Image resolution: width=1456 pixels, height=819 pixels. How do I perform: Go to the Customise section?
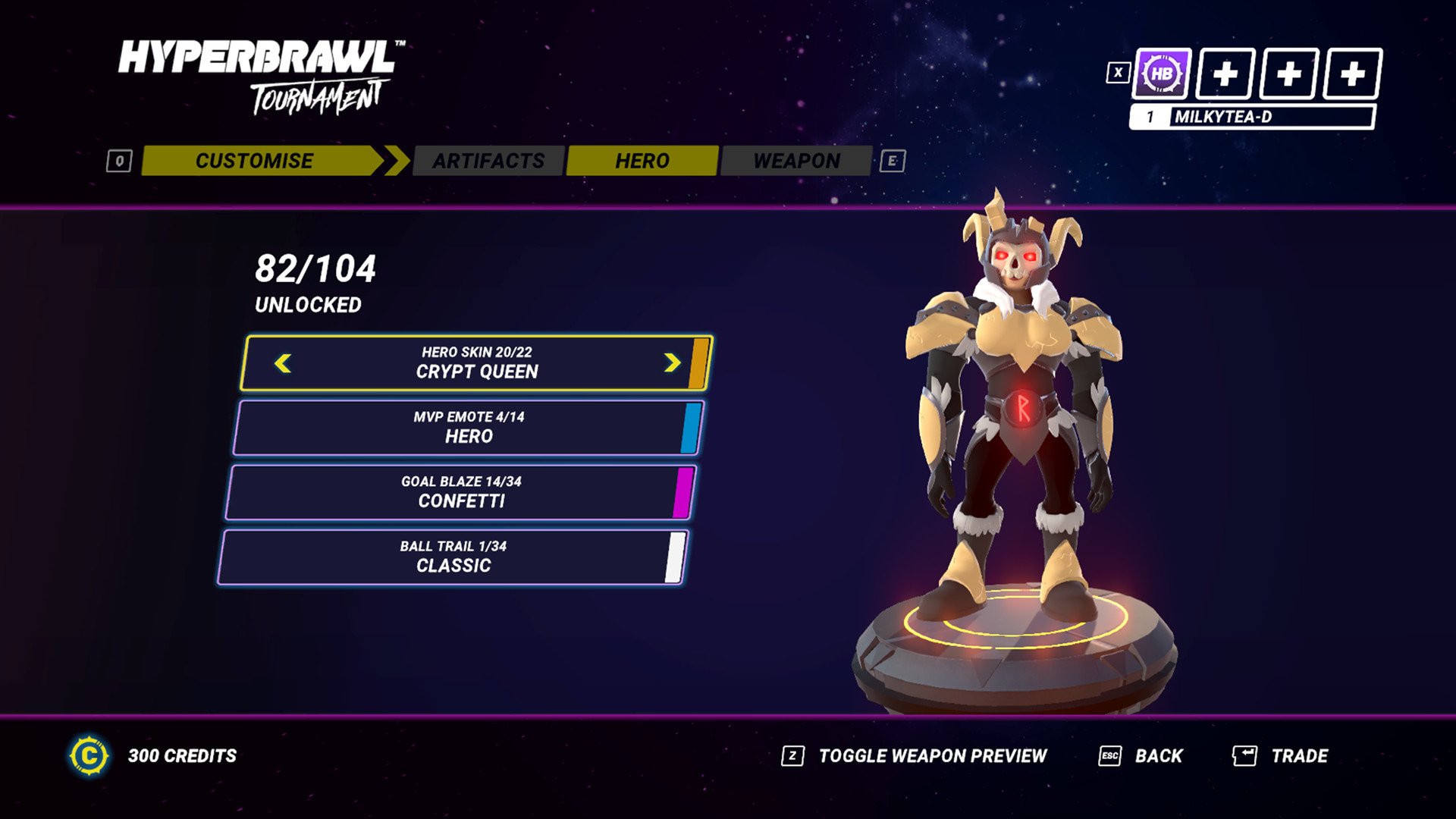[255, 161]
